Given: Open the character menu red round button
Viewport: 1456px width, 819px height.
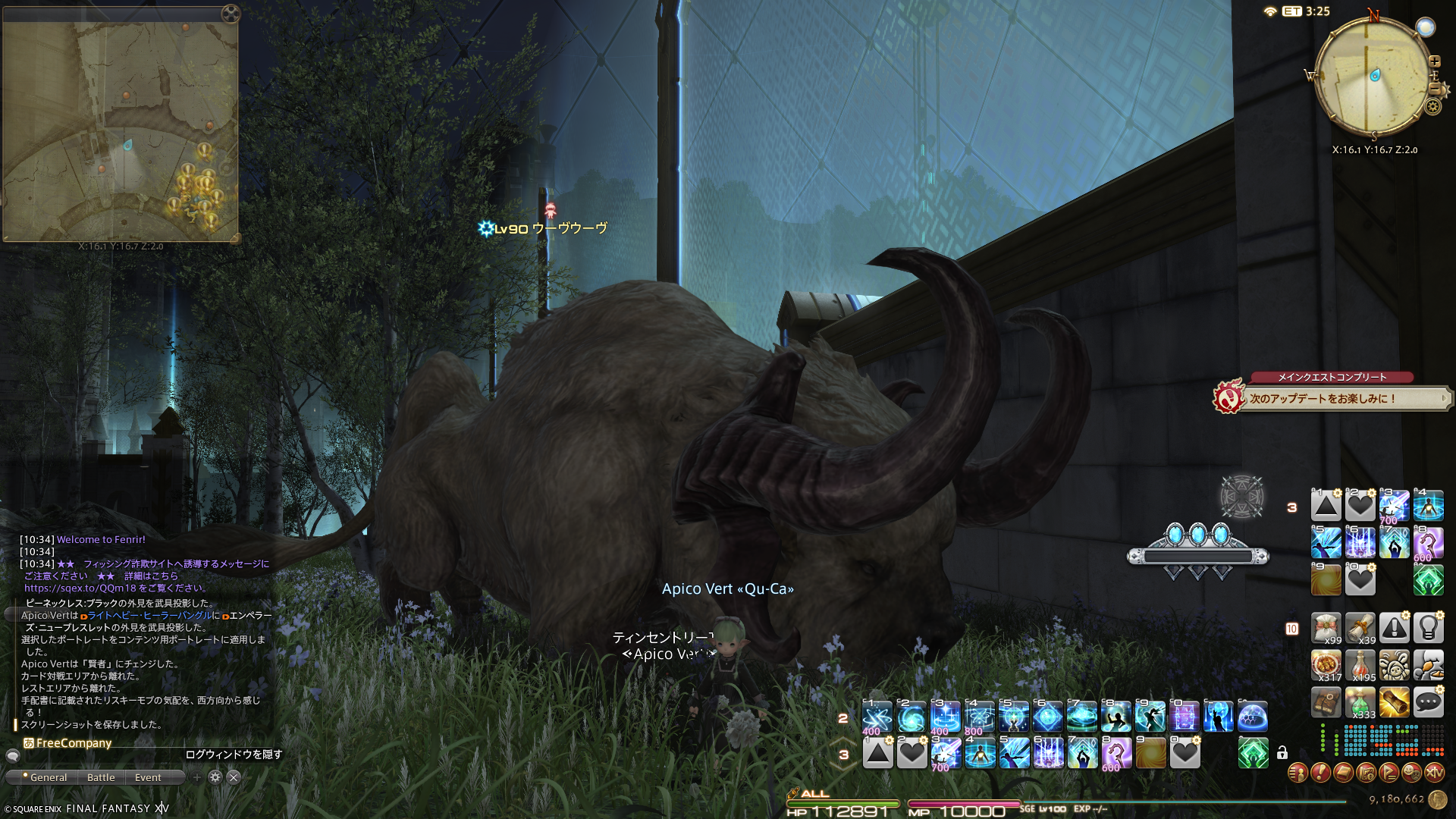Looking at the screenshot, I should [1298, 773].
